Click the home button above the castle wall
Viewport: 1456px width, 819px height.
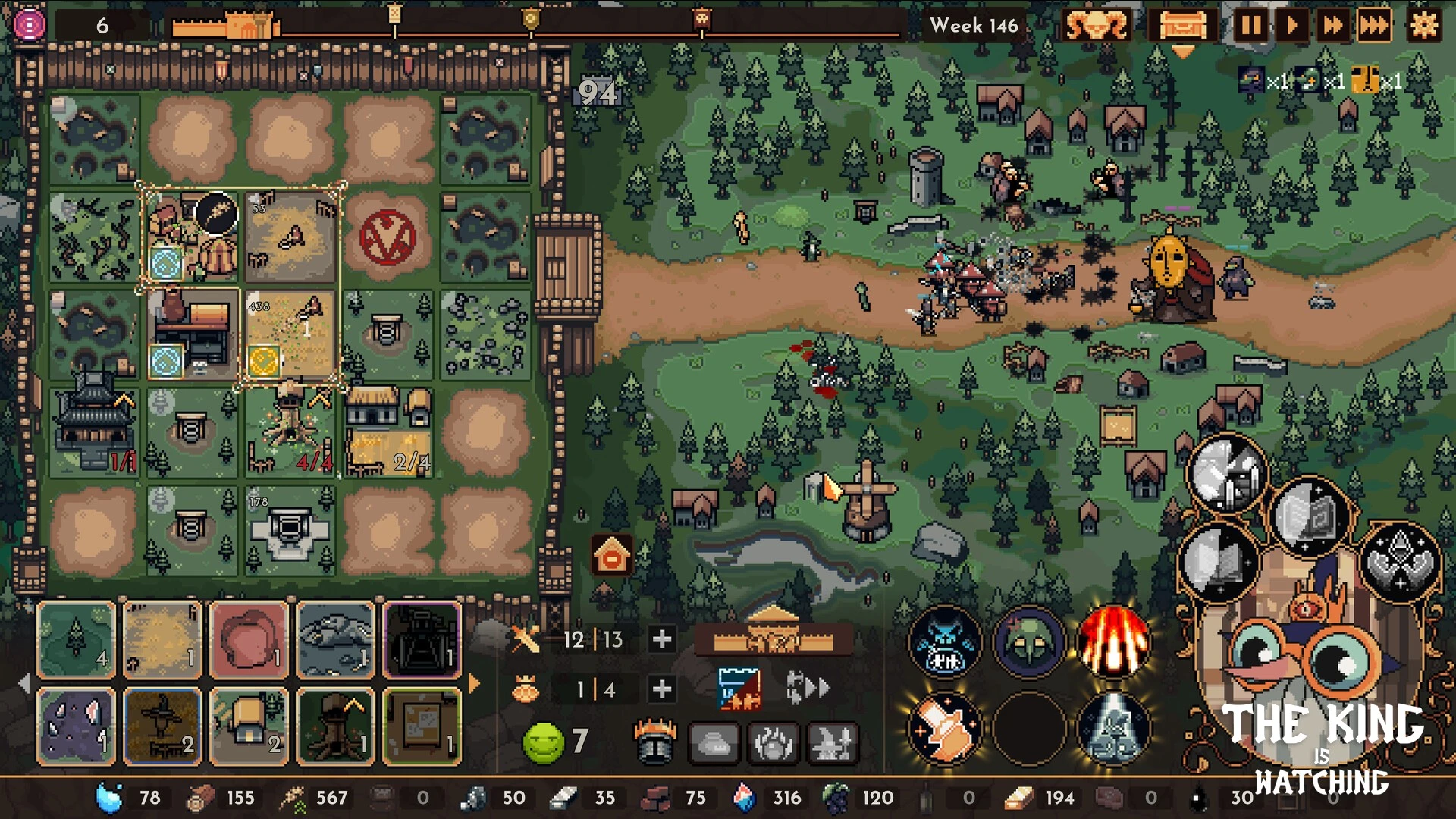612,556
